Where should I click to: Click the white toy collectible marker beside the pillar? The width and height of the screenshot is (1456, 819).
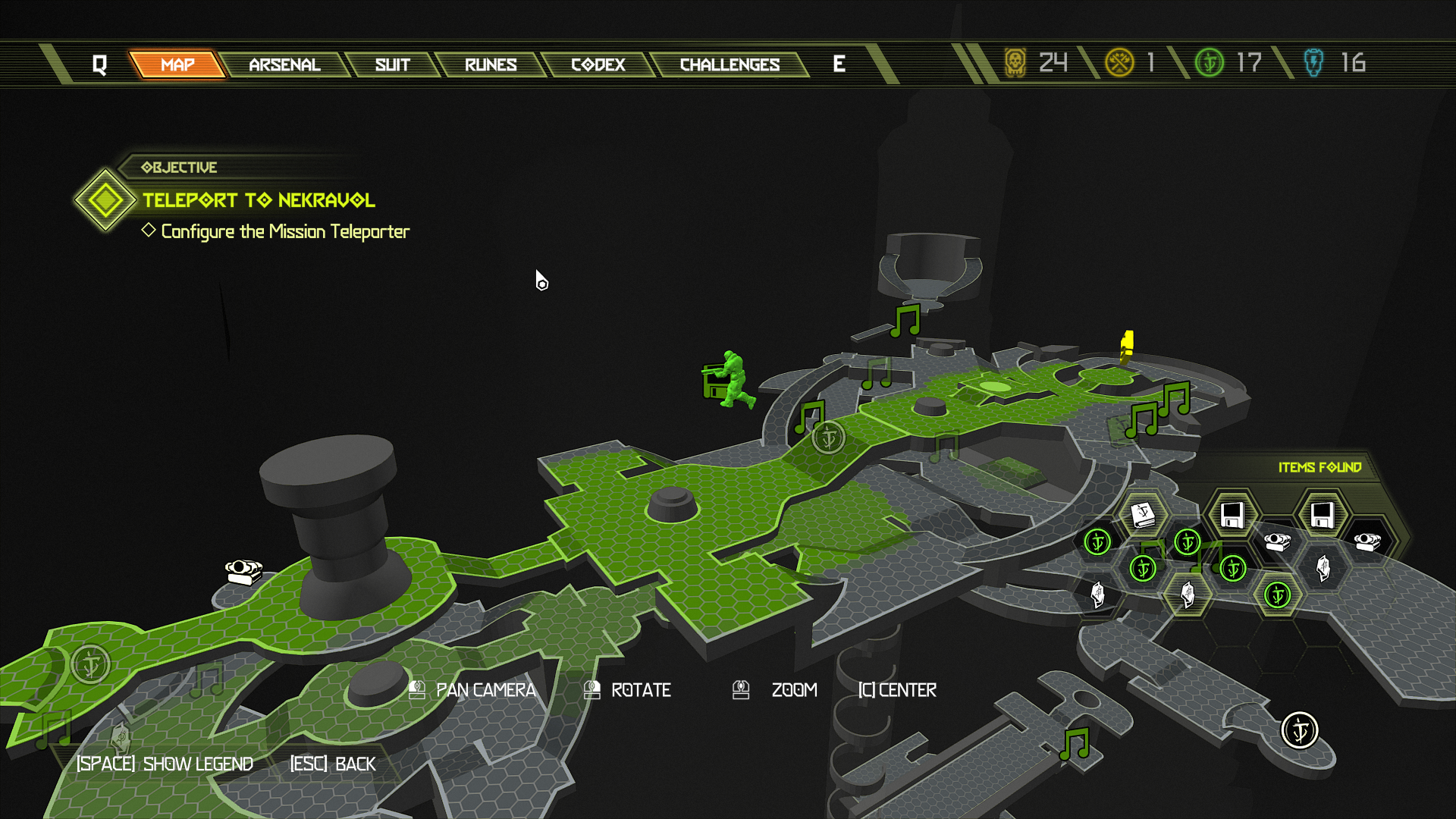coord(243,570)
